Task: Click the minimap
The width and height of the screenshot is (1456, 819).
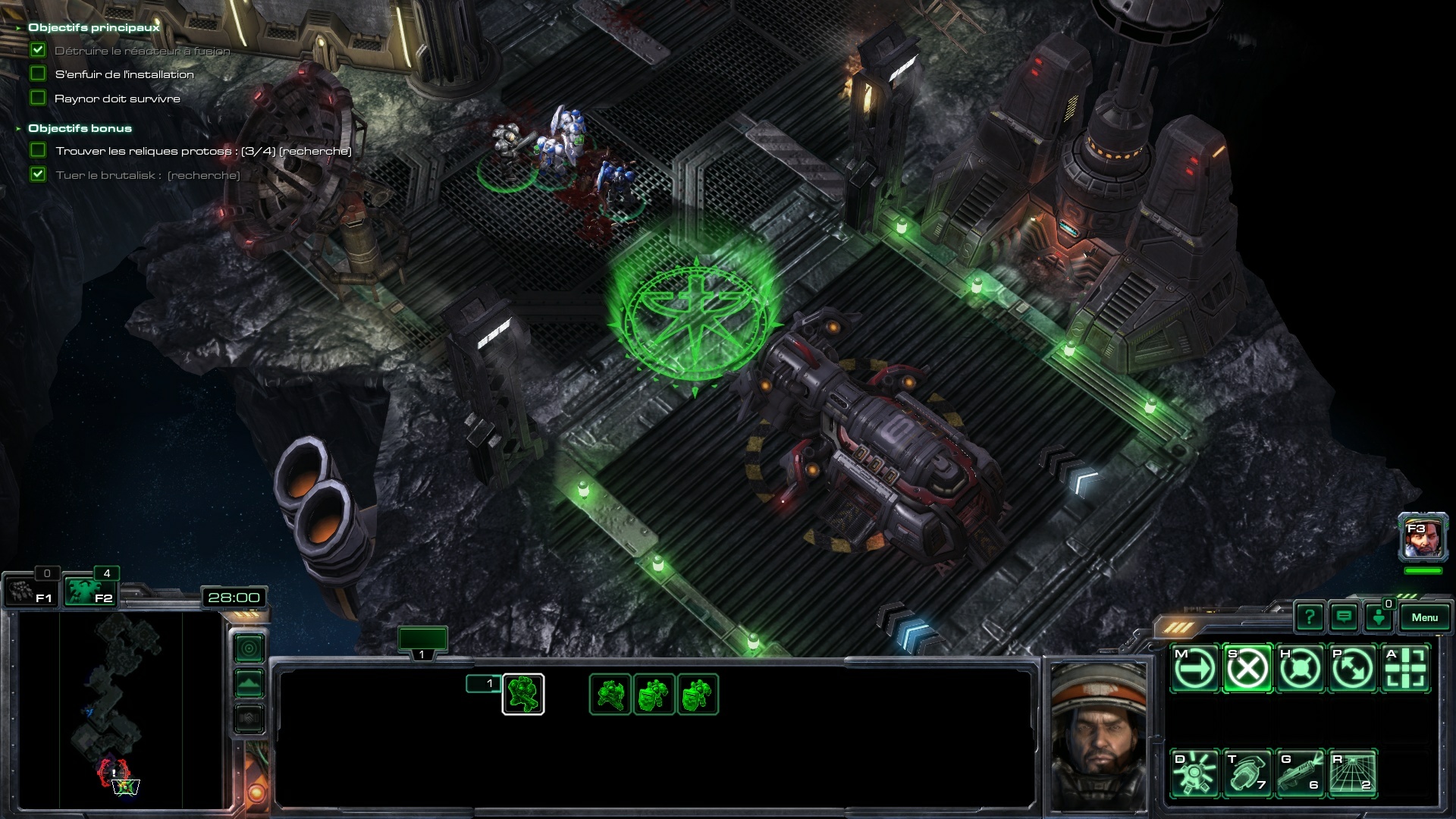Action: tap(120, 709)
